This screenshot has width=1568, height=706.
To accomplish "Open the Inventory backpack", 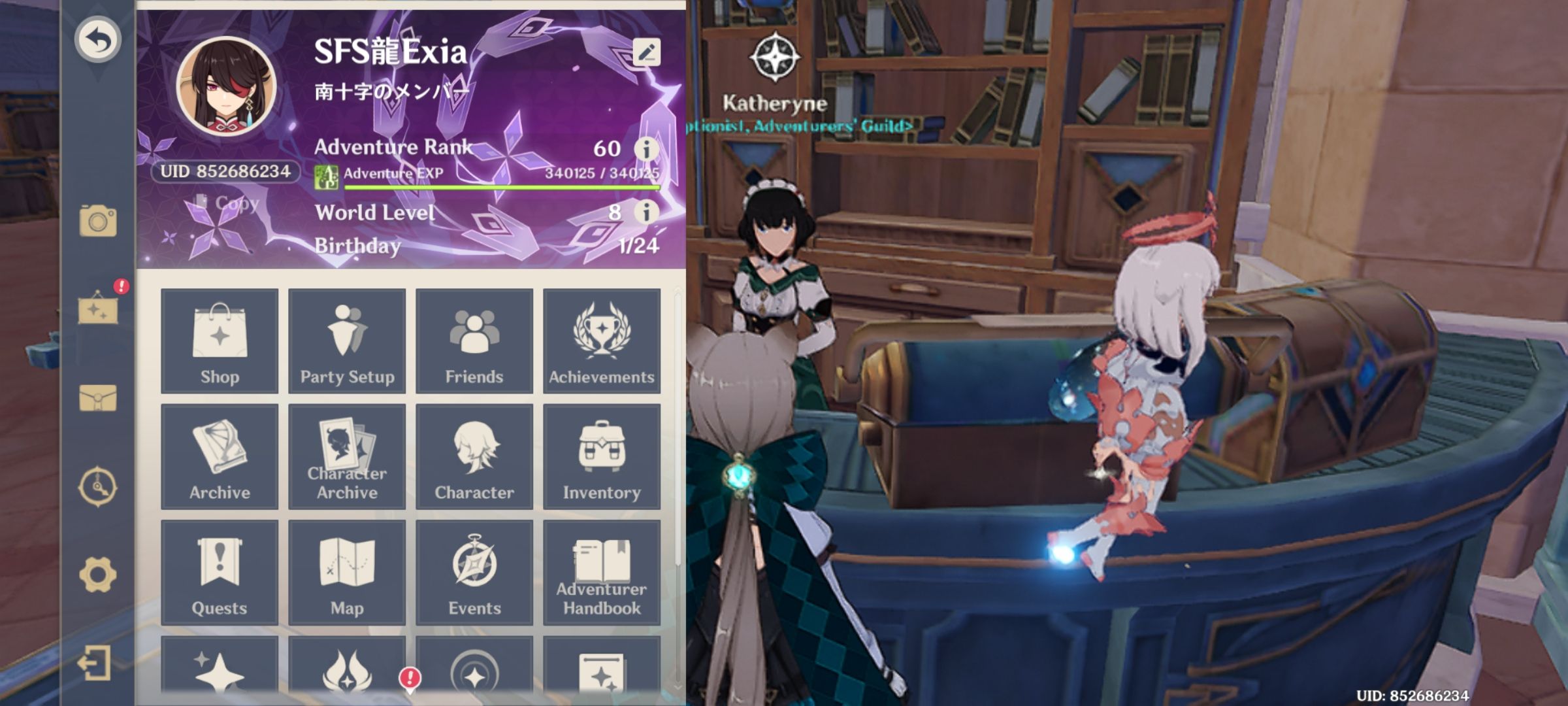I will [603, 458].
